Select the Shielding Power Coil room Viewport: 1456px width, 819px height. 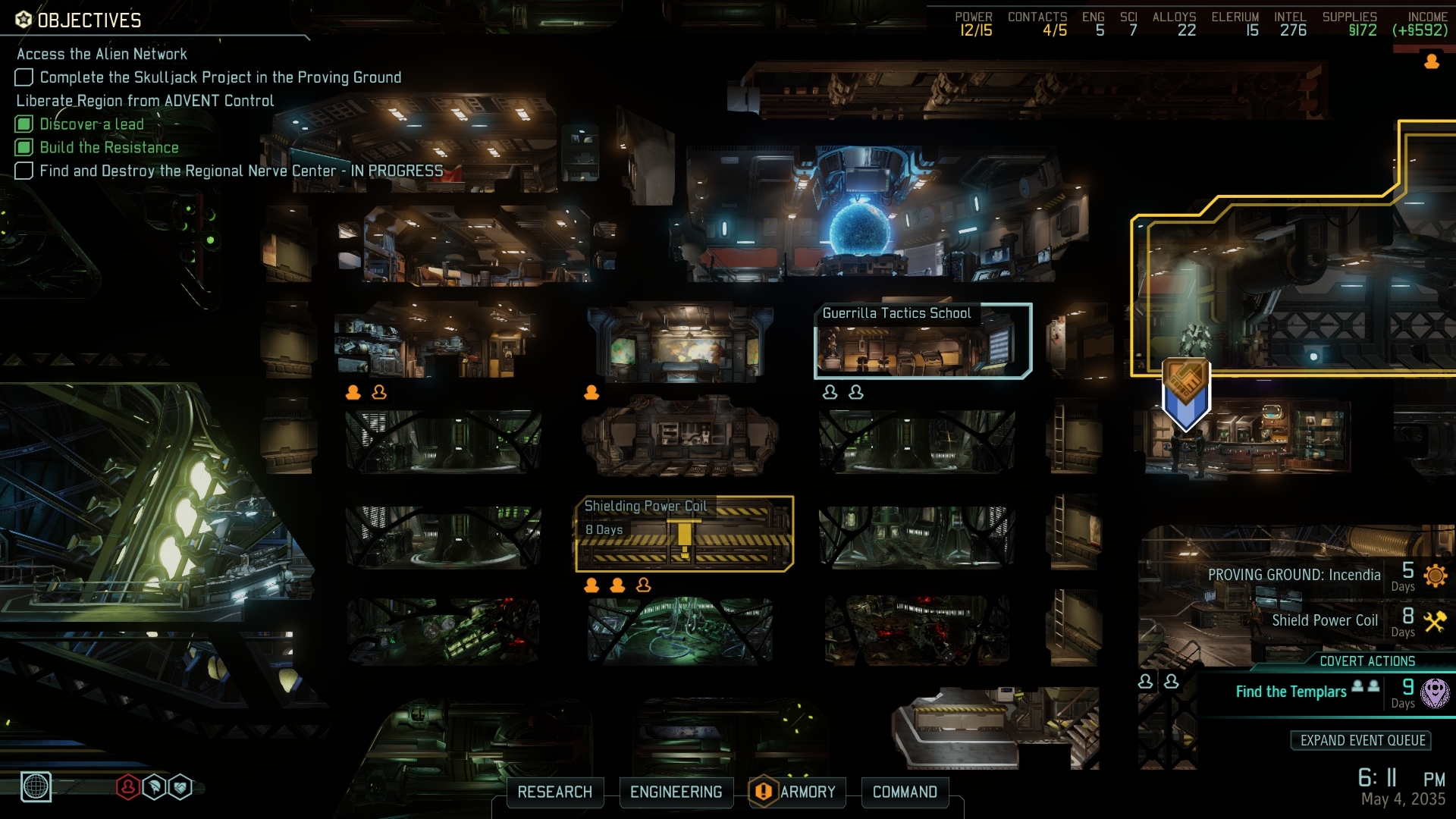click(684, 534)
